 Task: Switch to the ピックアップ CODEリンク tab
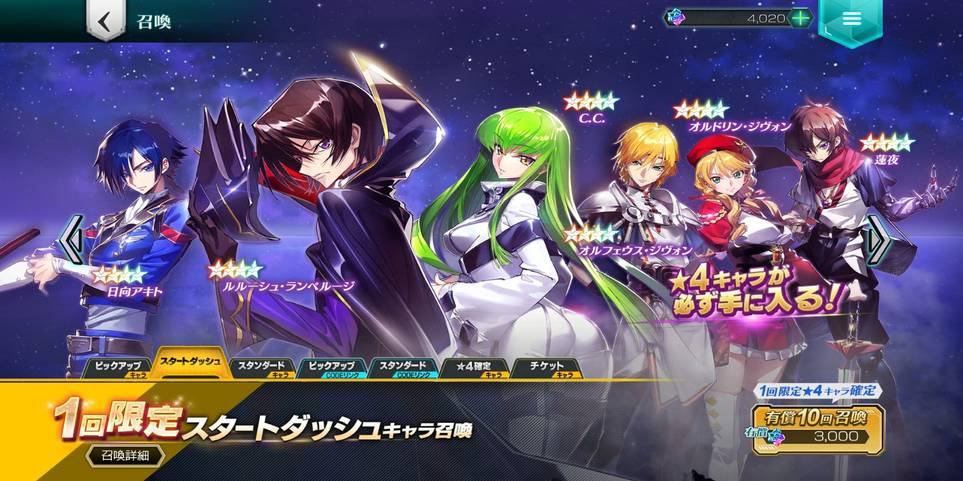coord(332,368)
